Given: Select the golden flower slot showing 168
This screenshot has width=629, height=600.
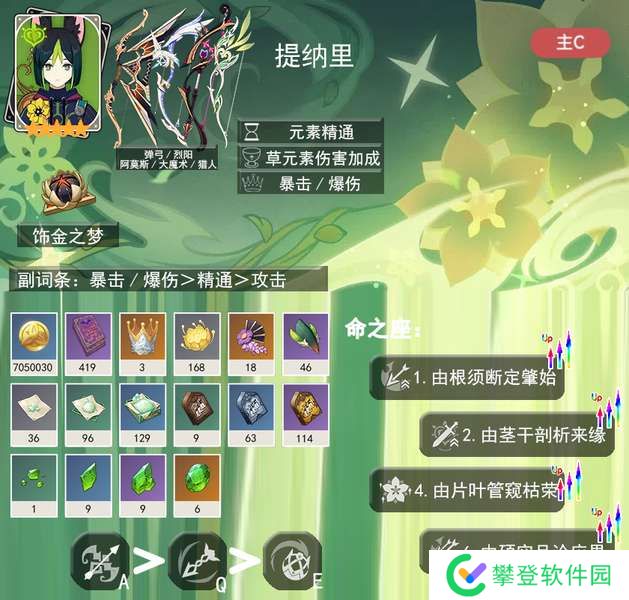Looking at the screenshot, I should tap(197, 341).
